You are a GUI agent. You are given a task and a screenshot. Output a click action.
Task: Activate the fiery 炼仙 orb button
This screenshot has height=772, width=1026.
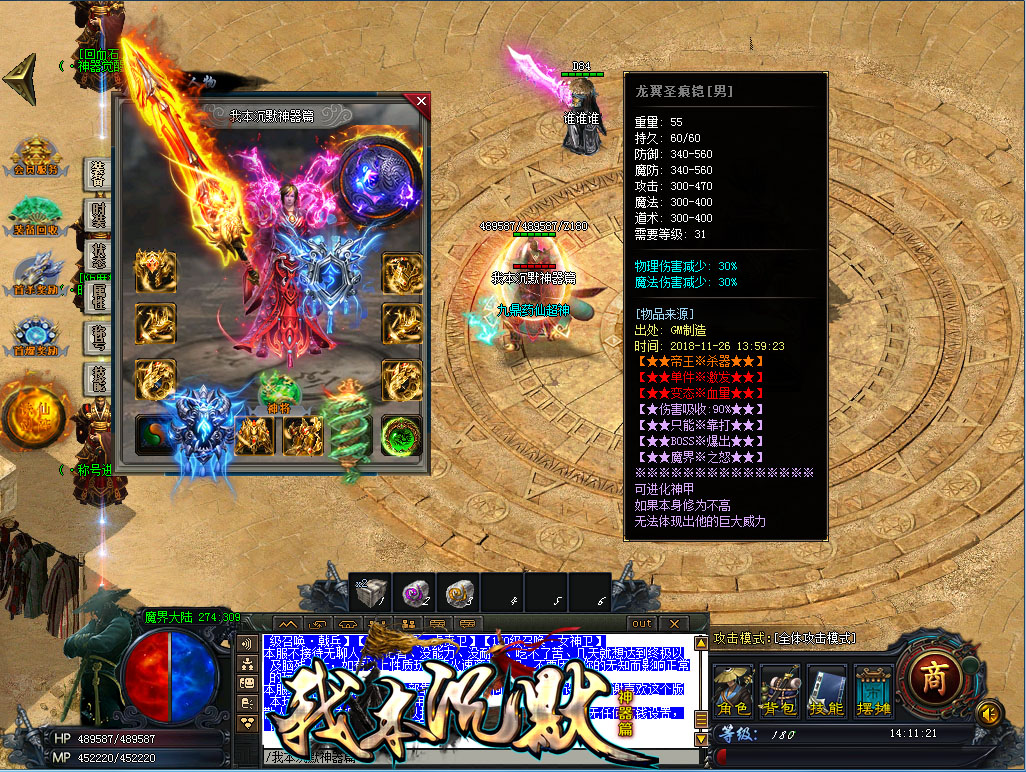click(33, 414)
